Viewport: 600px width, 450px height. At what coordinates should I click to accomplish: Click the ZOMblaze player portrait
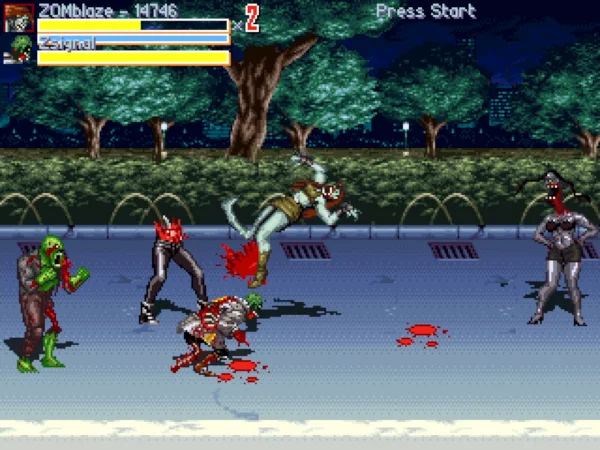[x=19, y=18]
